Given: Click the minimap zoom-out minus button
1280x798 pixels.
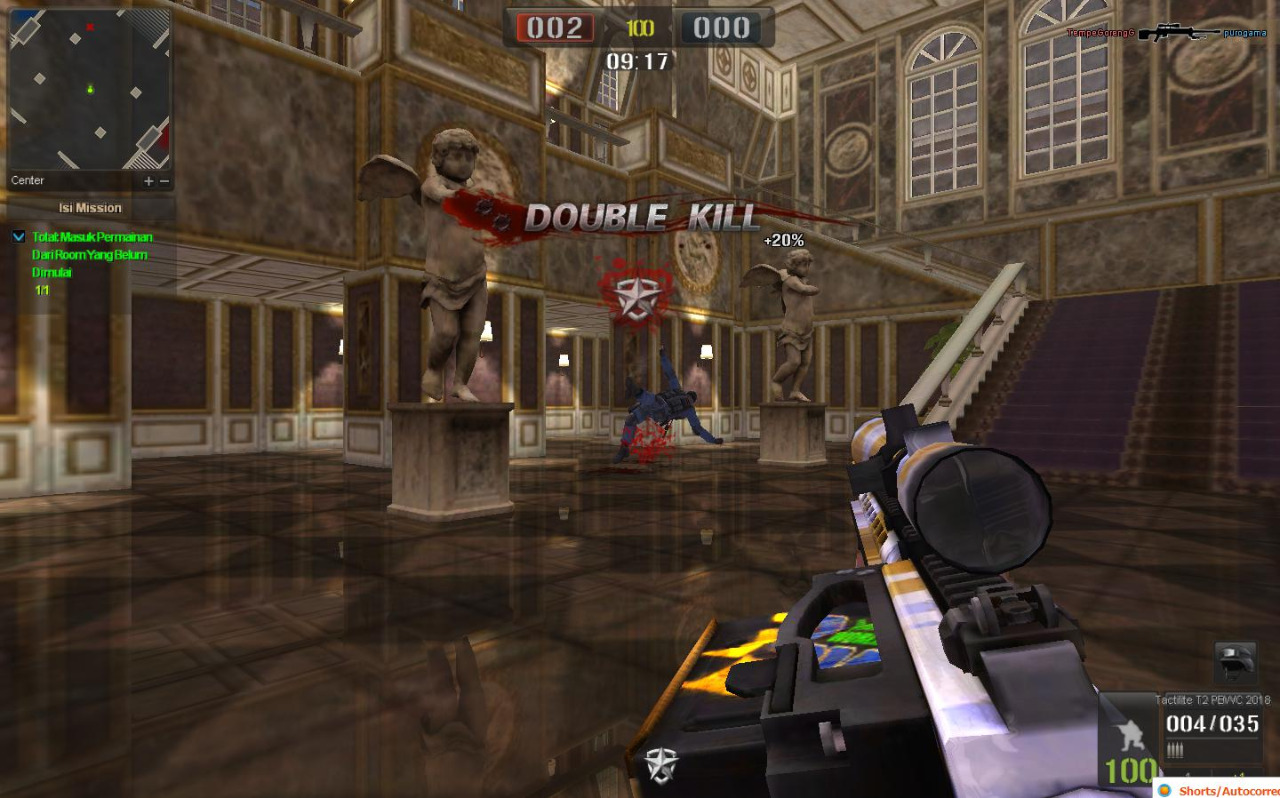Looking at the screenshot, I should point(164,181).
